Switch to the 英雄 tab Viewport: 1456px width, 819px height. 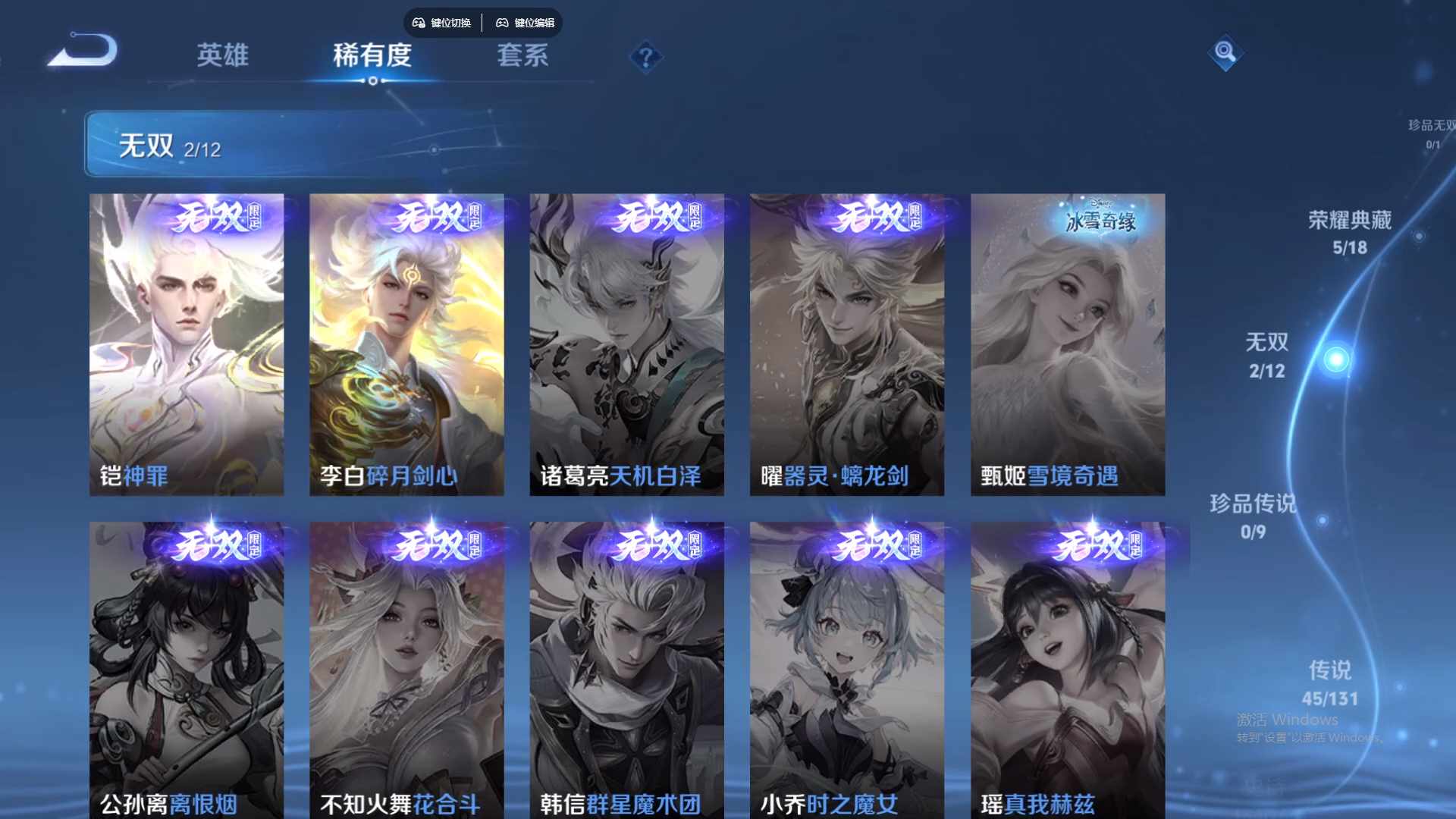[222, 55]
